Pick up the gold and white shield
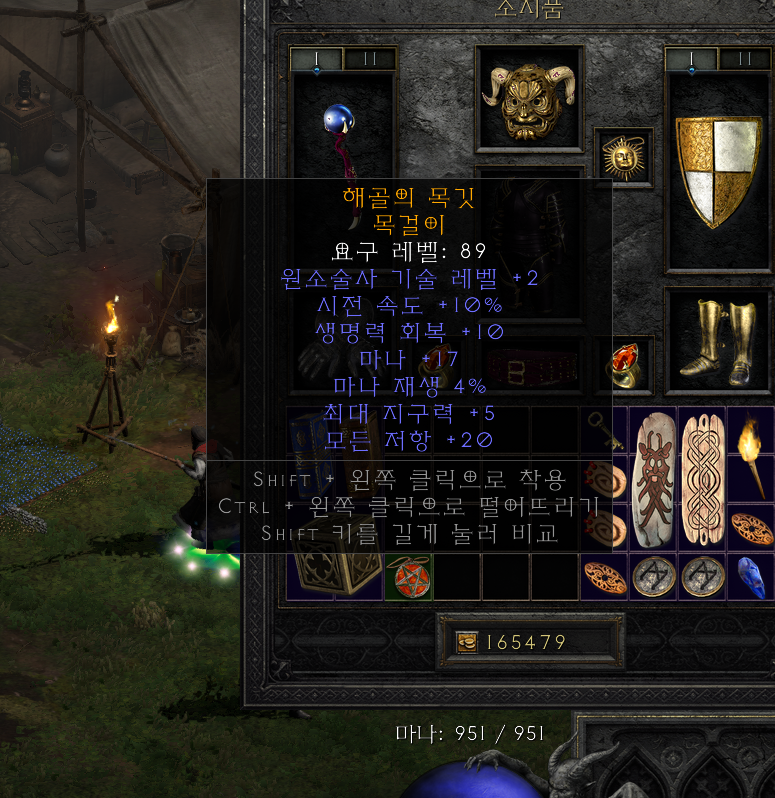 click(718, 171)
